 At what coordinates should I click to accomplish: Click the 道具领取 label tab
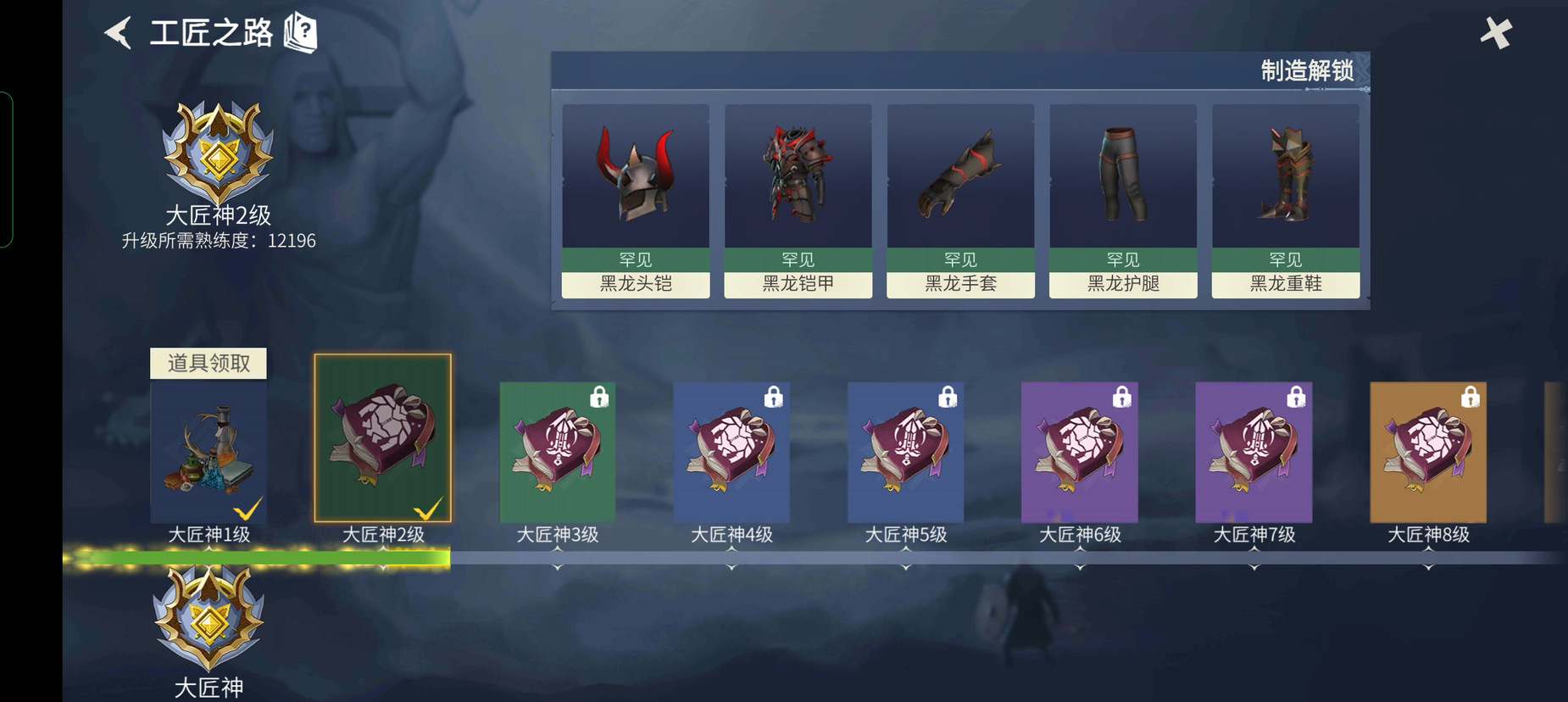208,363
